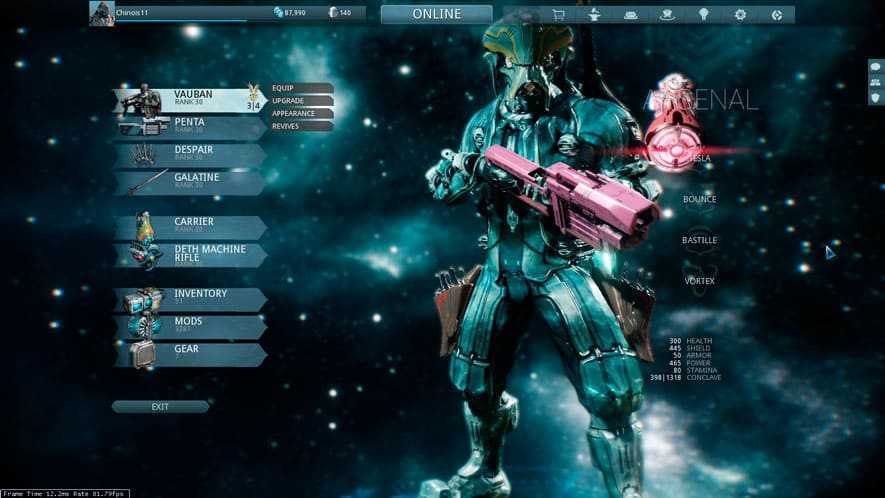Open the Upgrade option for Vauban
This screenshot has width=885, height=498.
pos(300,101)
